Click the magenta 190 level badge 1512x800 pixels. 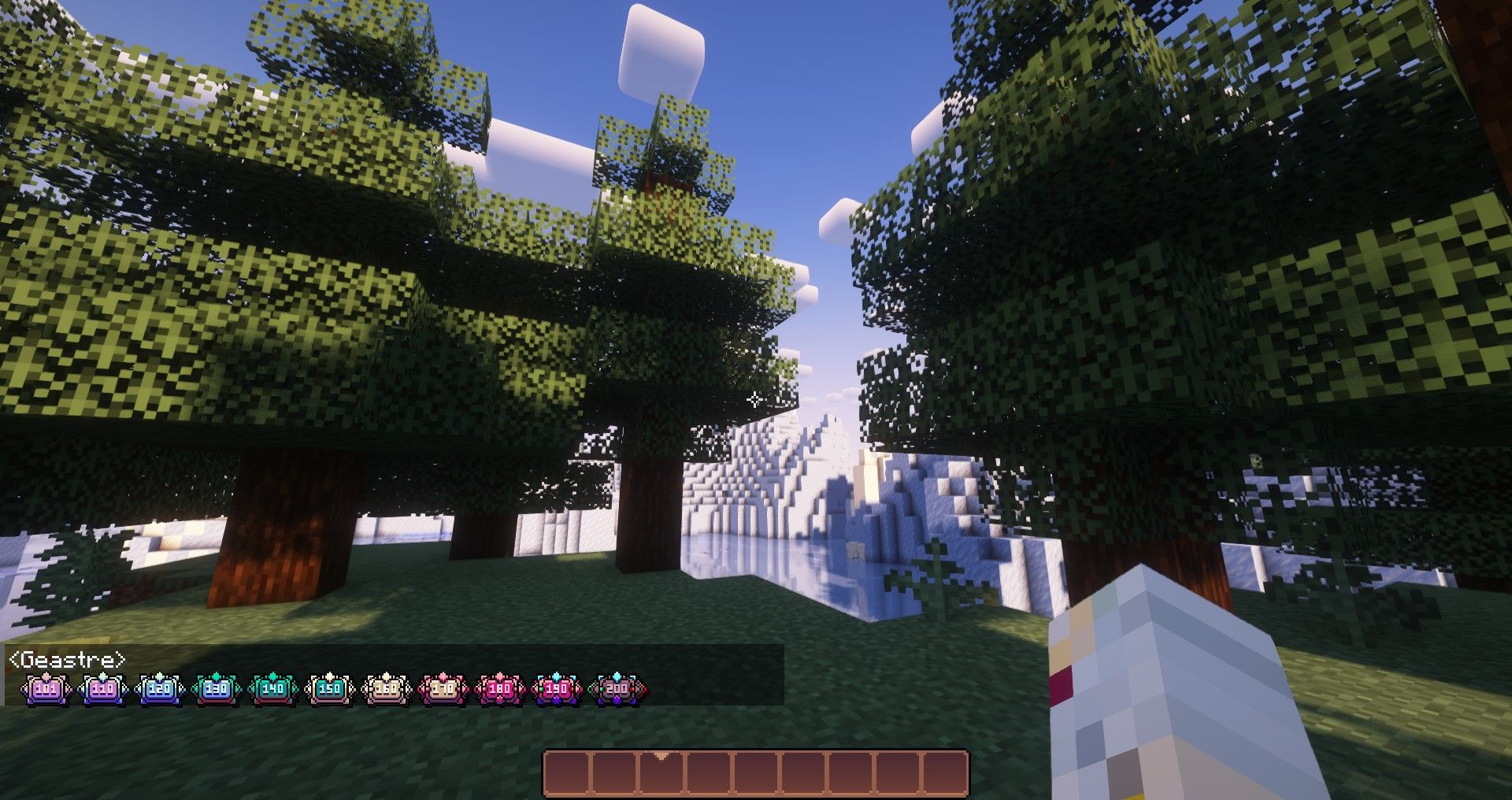click(x=558, y=688)
